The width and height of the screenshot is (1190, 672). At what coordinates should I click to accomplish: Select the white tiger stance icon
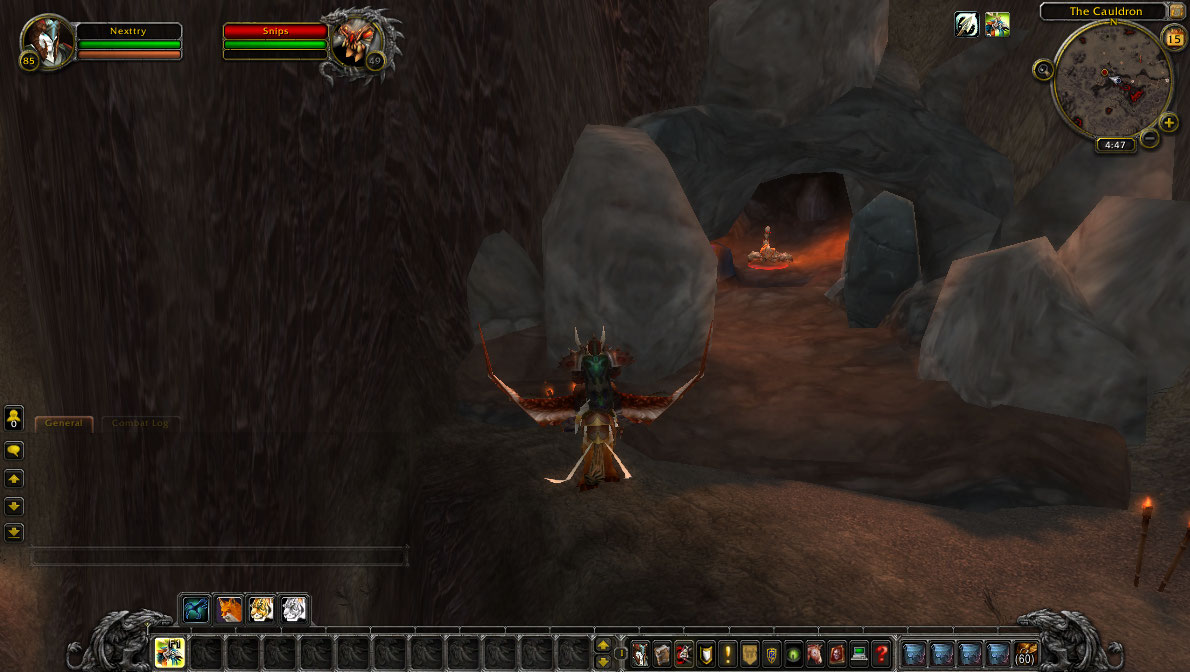coord(294,609)
